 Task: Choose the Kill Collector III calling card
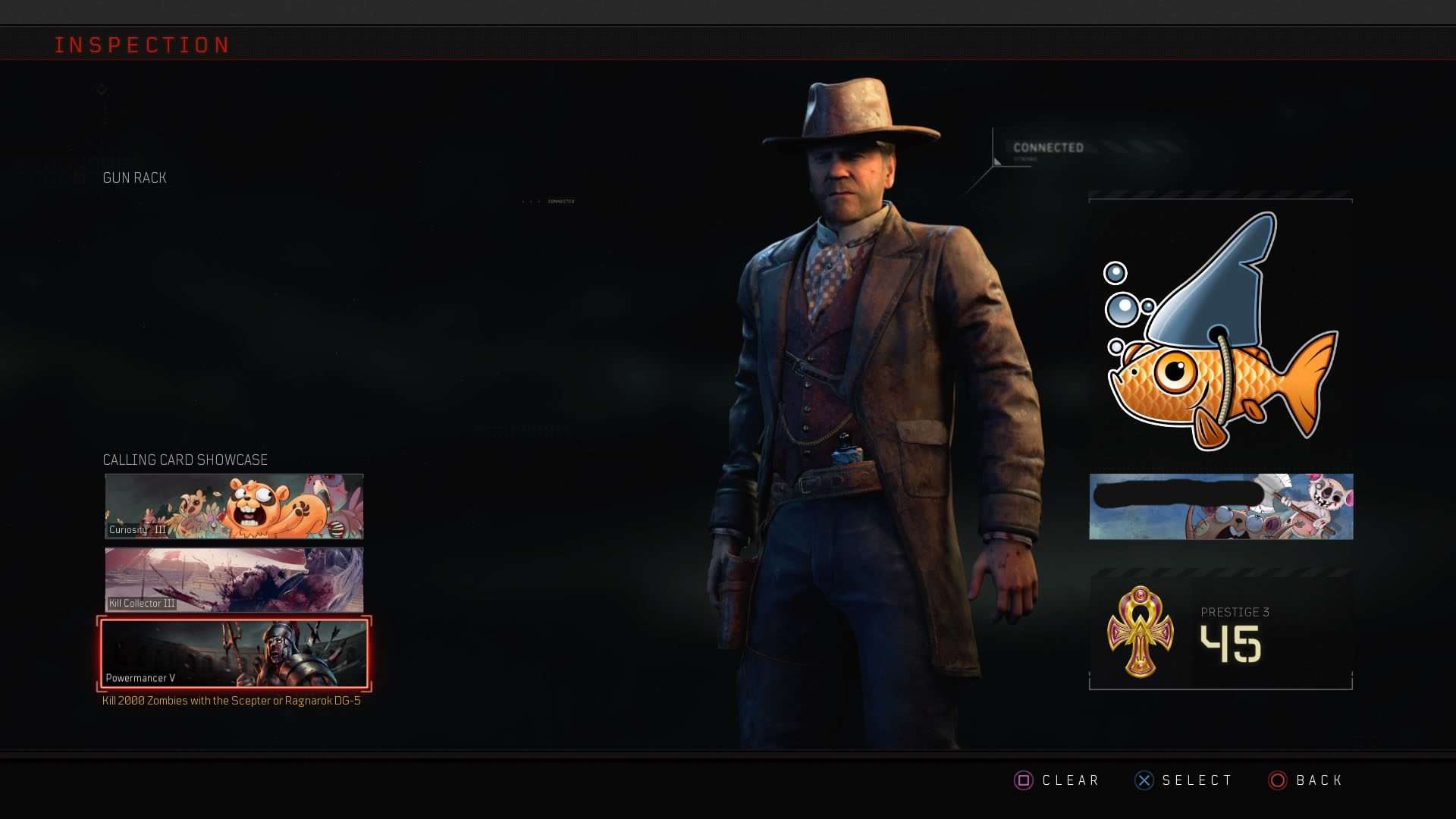234,580
